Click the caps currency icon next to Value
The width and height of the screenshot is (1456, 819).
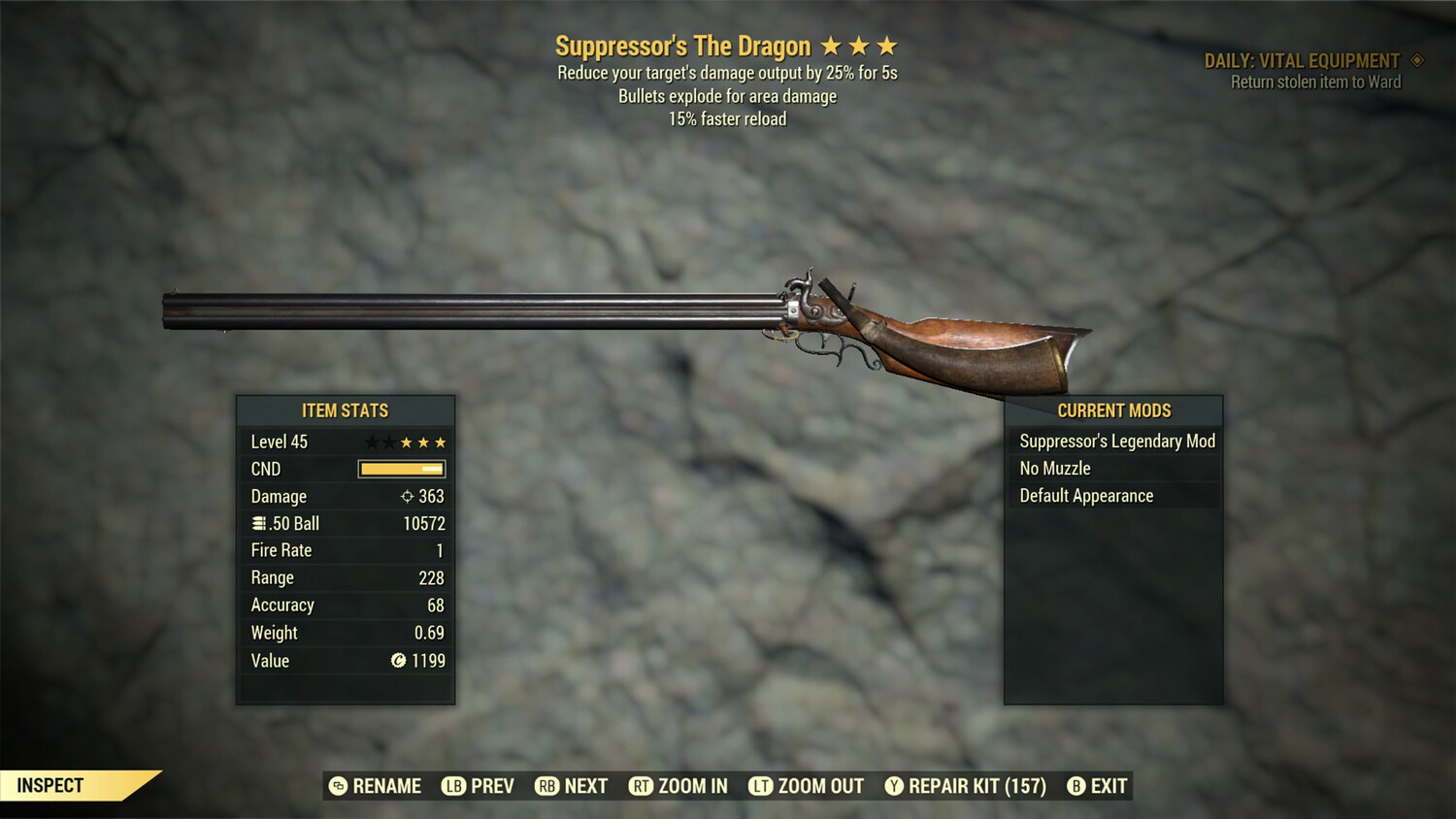click(x=398, y=661)
